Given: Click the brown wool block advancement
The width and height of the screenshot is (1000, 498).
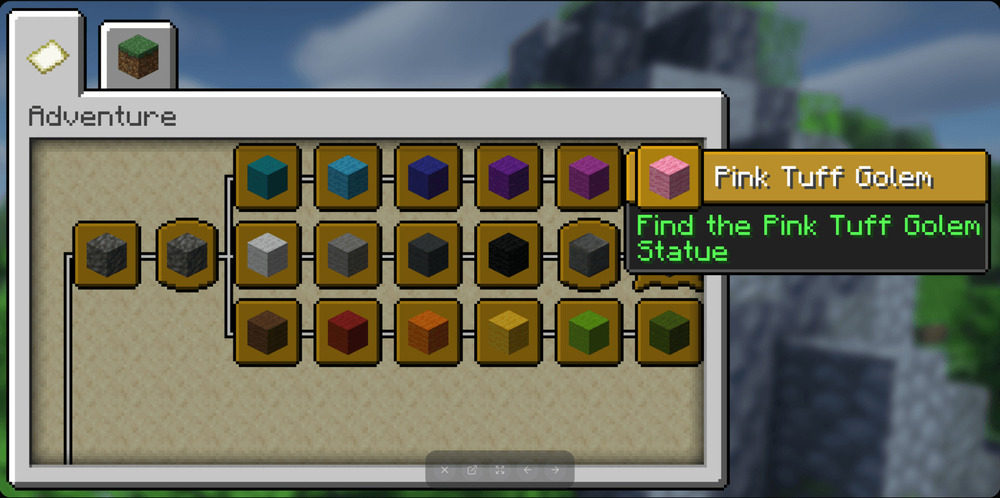Looking at the screenshot, I should click(x=267, y=331).
